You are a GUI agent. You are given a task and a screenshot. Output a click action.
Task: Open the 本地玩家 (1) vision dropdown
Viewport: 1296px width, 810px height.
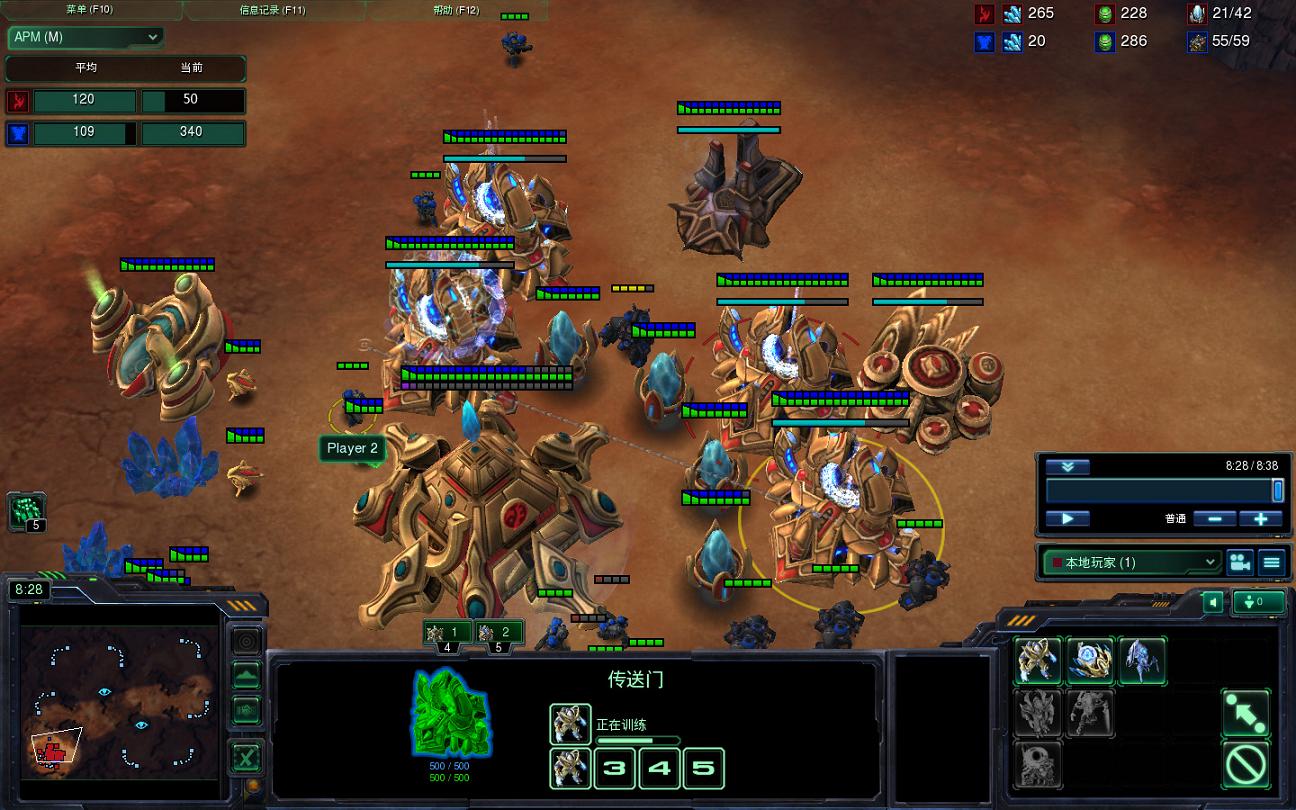coord(1131,562)
